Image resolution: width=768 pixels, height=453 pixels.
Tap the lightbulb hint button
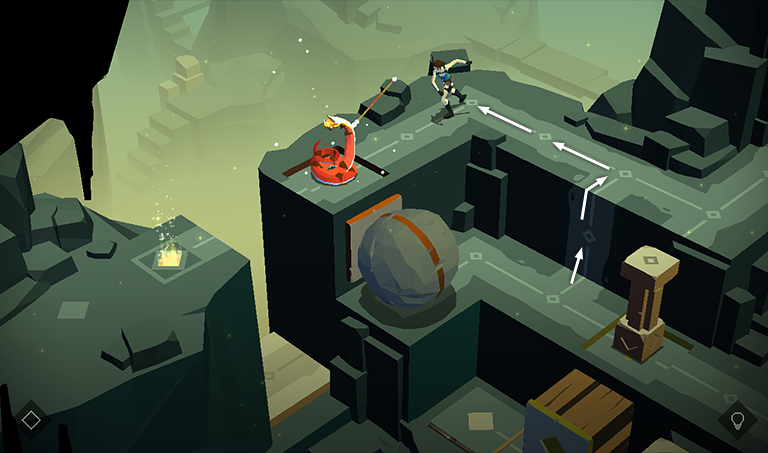point(737,420)
